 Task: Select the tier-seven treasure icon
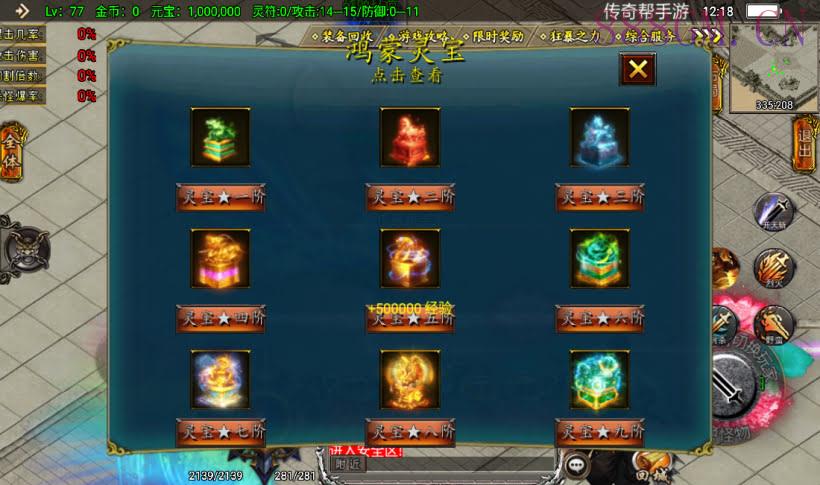click(x=220, y=379)
